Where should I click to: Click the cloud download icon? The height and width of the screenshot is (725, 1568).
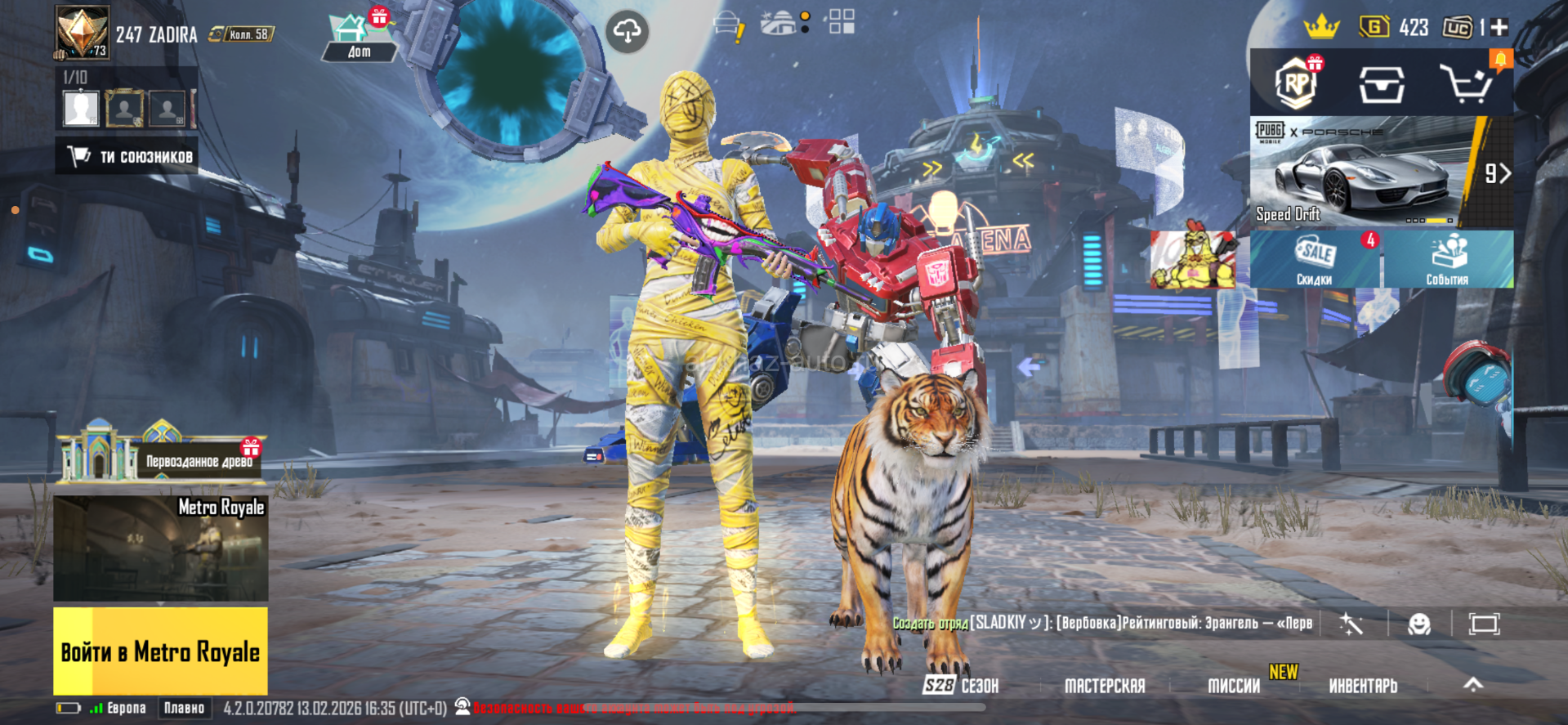pyautogui.click(x=627, y=32)
